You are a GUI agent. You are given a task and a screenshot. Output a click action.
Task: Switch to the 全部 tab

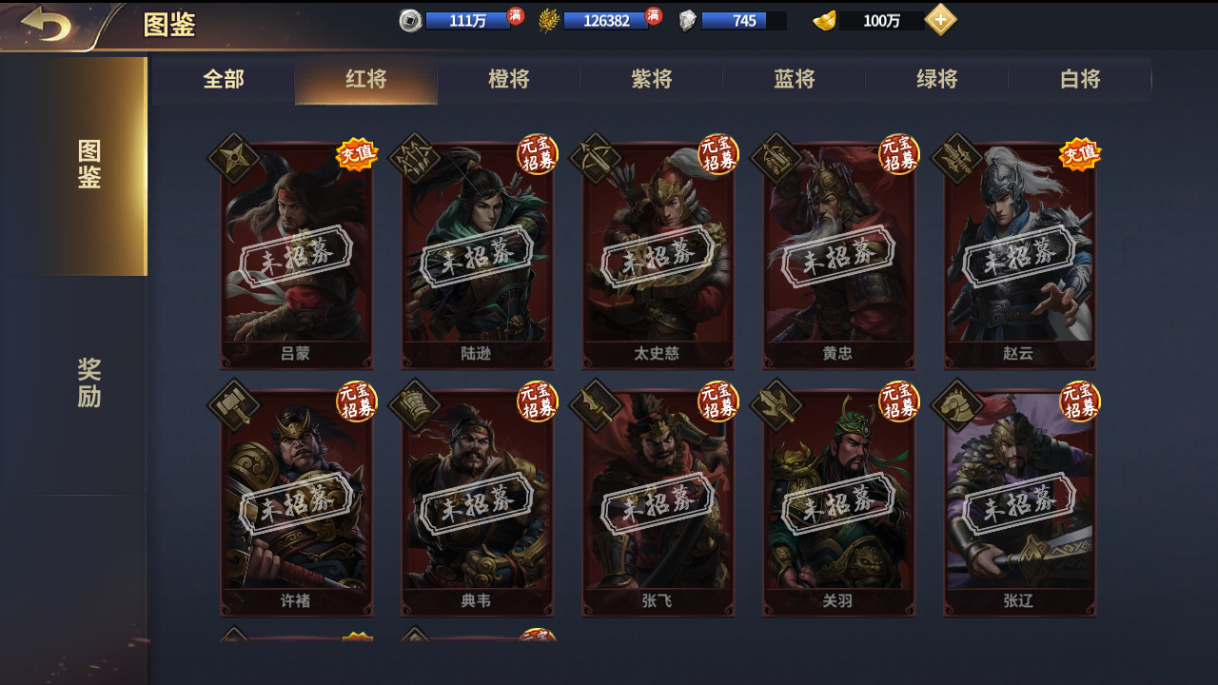[x=223, y=80]
